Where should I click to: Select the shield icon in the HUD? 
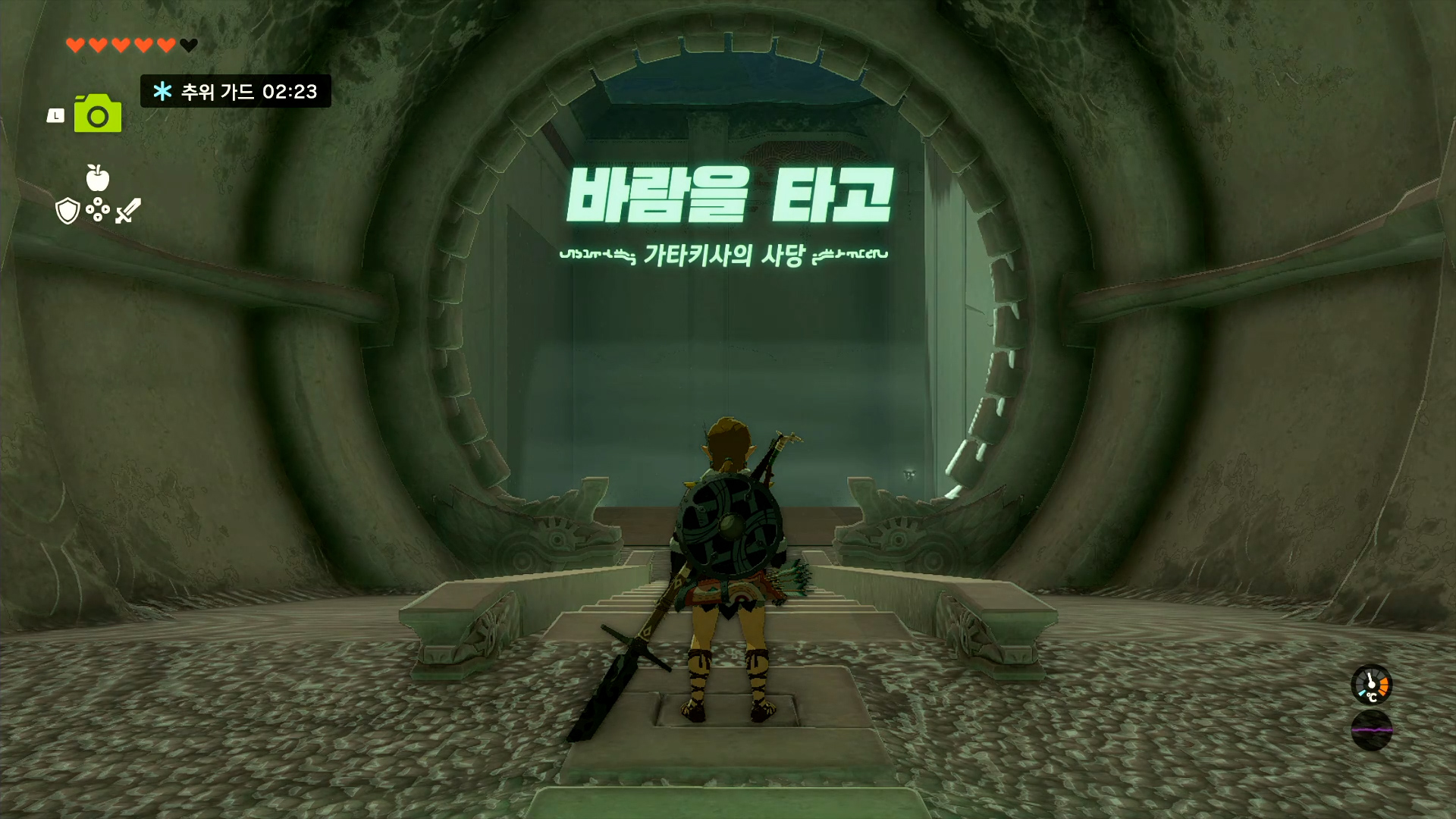(67, 210)
